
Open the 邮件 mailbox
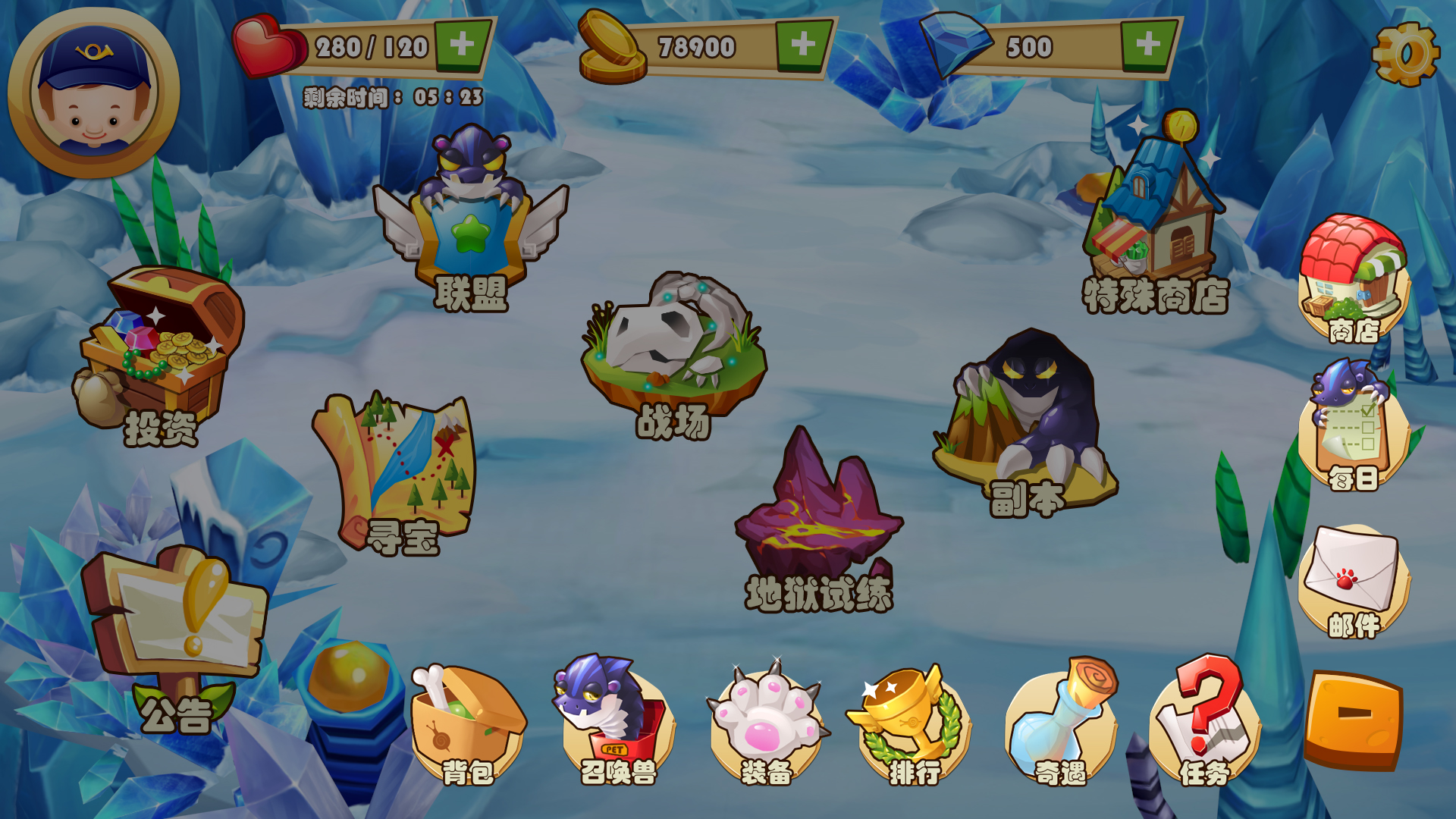(1354, 580)
